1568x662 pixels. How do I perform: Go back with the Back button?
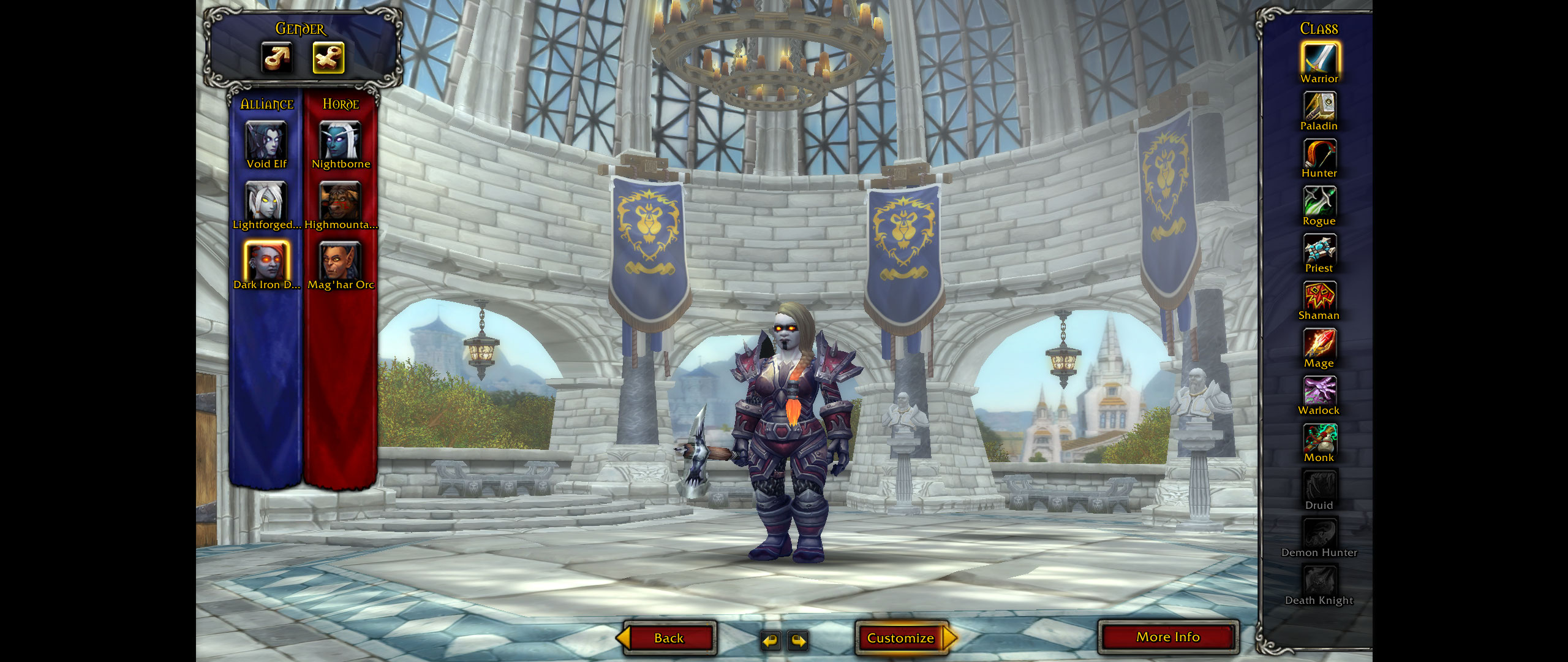668,638
